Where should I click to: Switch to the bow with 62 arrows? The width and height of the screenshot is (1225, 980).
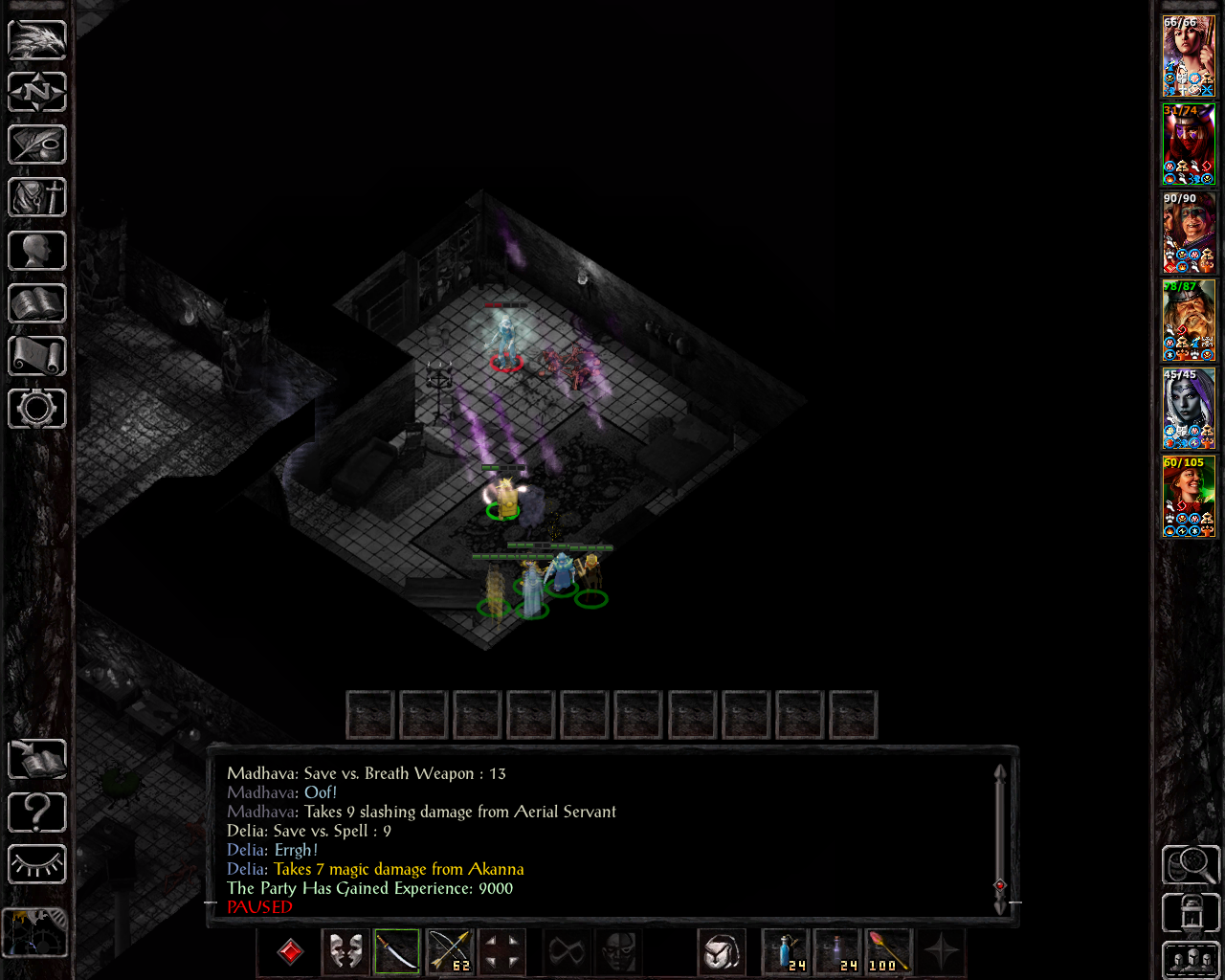tap(449, 952)
